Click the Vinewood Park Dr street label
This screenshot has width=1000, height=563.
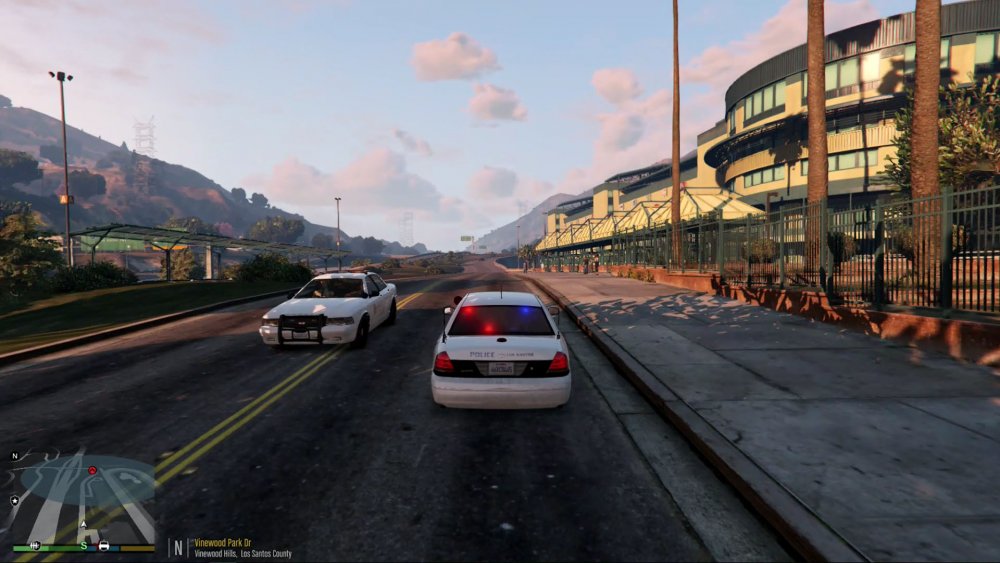tap(224, 543)
